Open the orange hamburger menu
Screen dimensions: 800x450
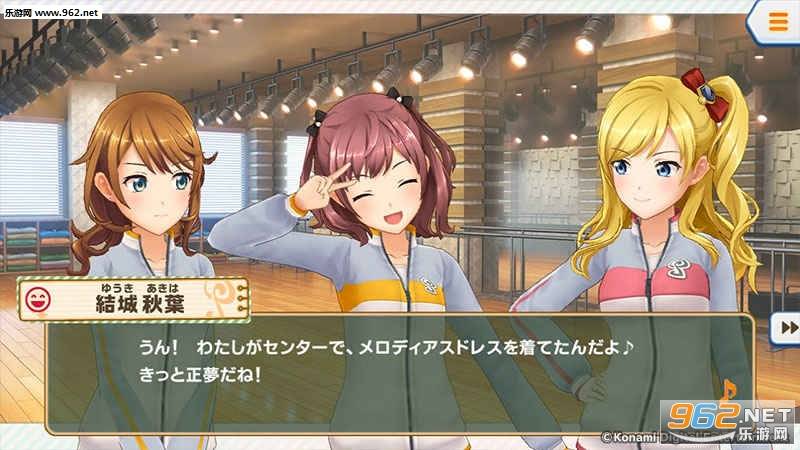click(776, 22)
